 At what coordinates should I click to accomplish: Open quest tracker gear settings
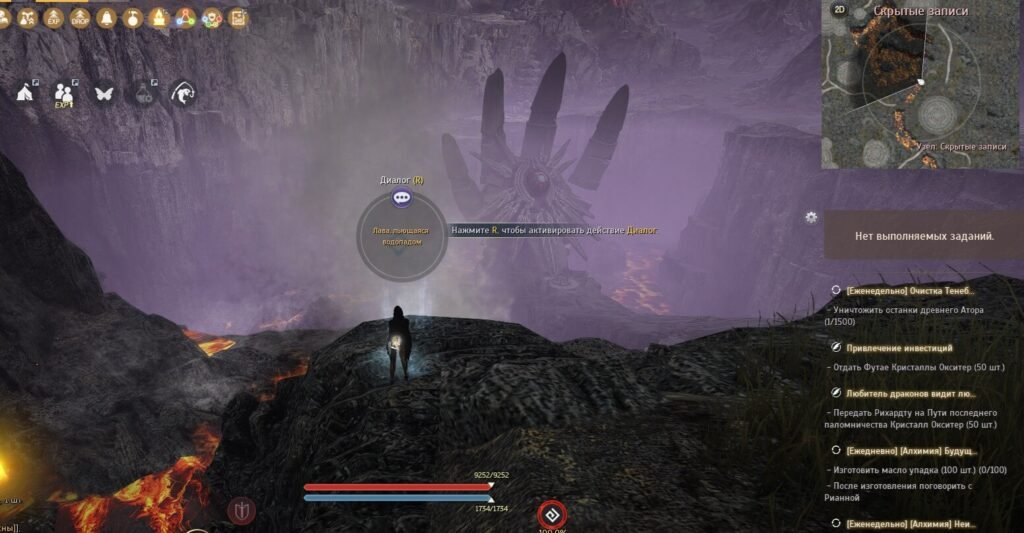[811, 217]
